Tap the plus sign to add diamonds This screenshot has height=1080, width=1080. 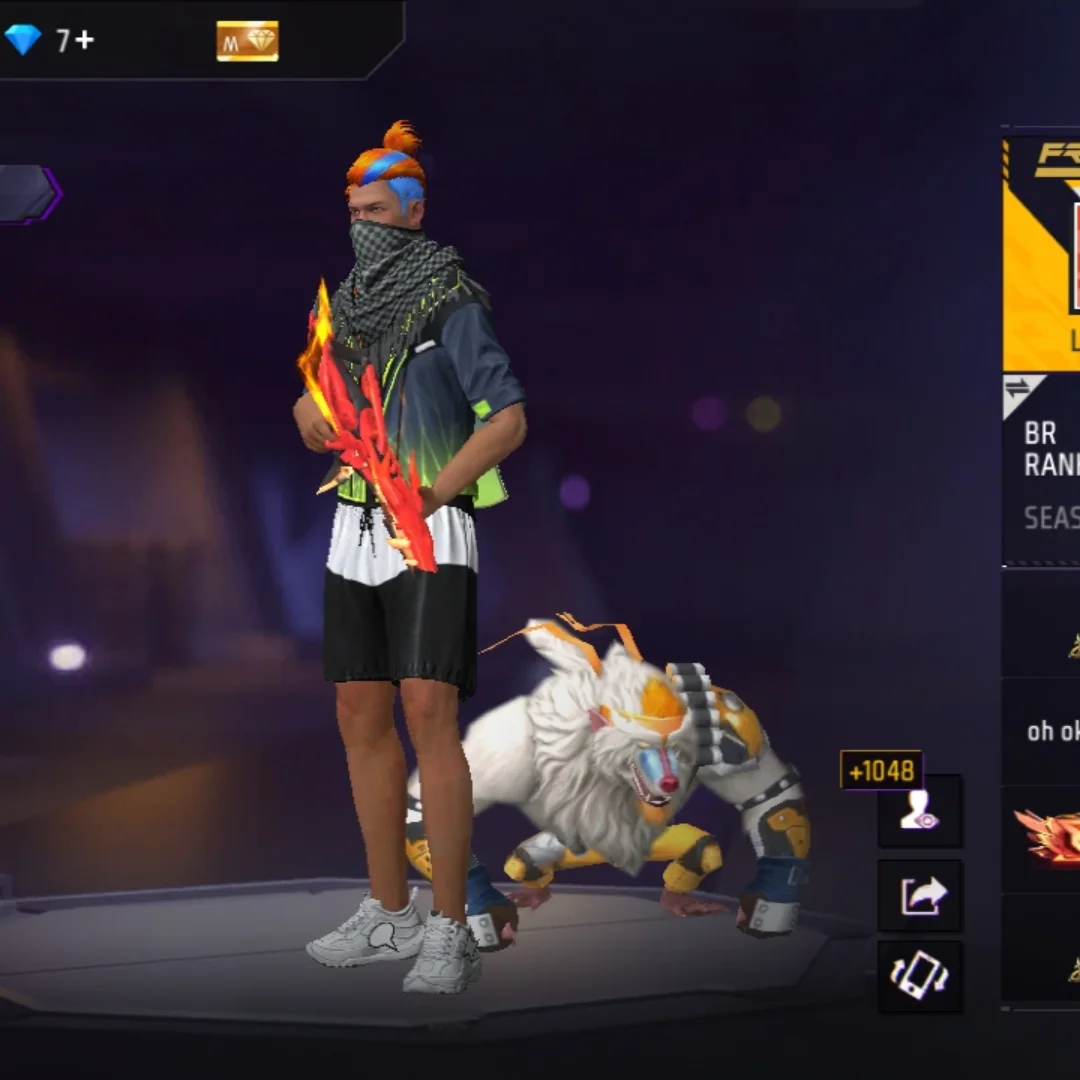coord(83,41)
